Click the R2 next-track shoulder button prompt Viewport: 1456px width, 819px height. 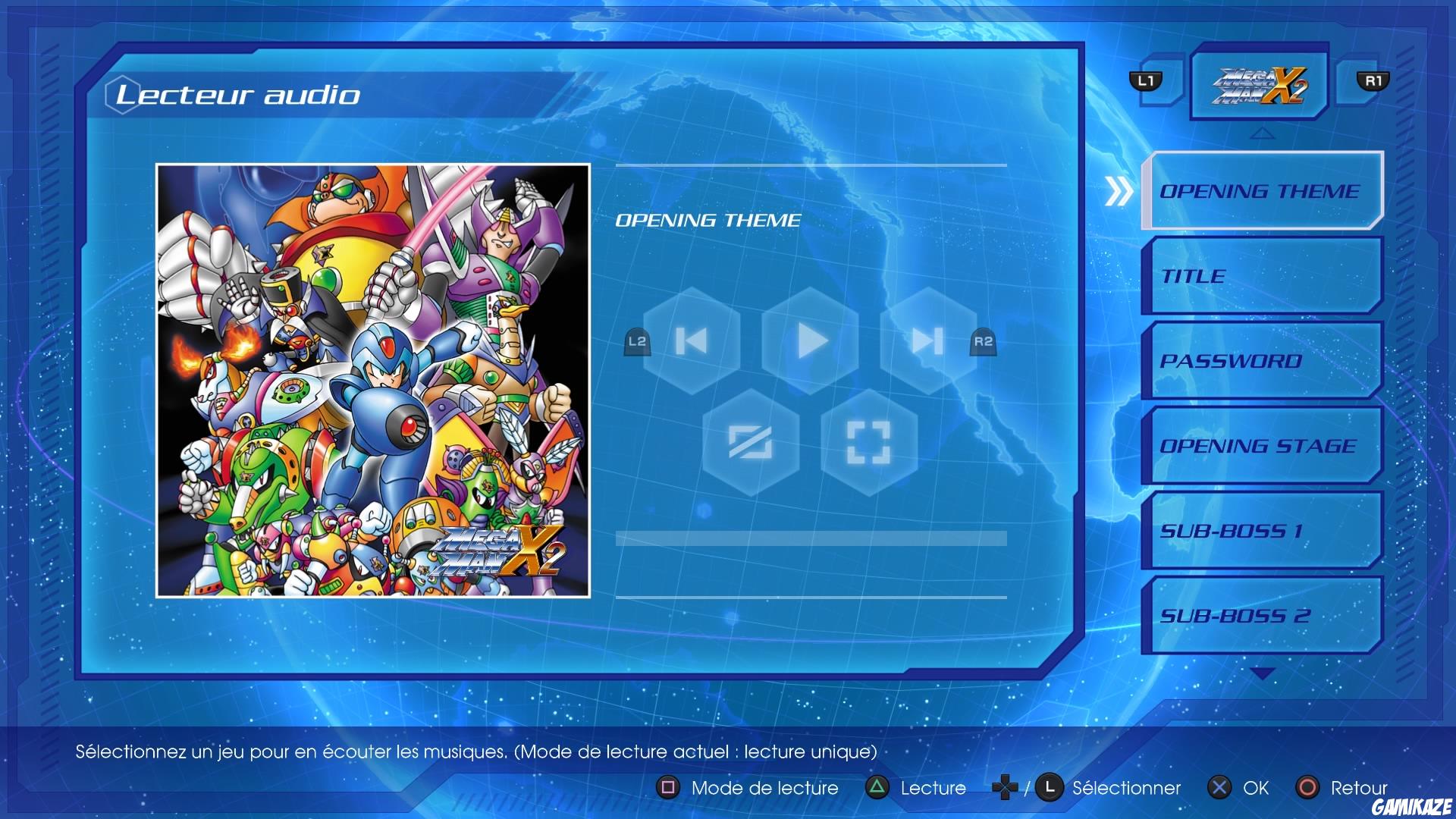tap(984, 343)
